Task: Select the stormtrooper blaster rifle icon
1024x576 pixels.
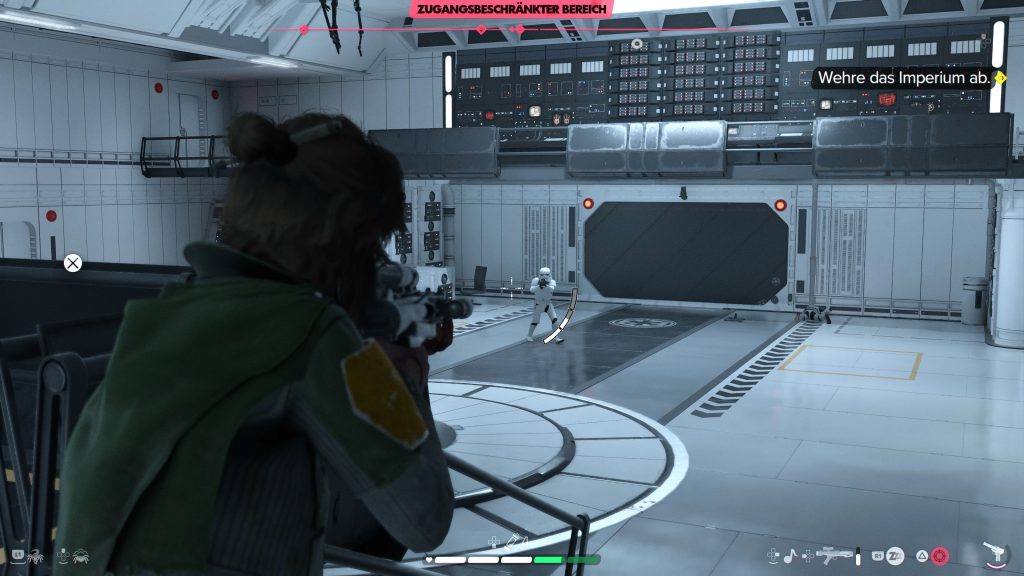Action: [834, 554]
